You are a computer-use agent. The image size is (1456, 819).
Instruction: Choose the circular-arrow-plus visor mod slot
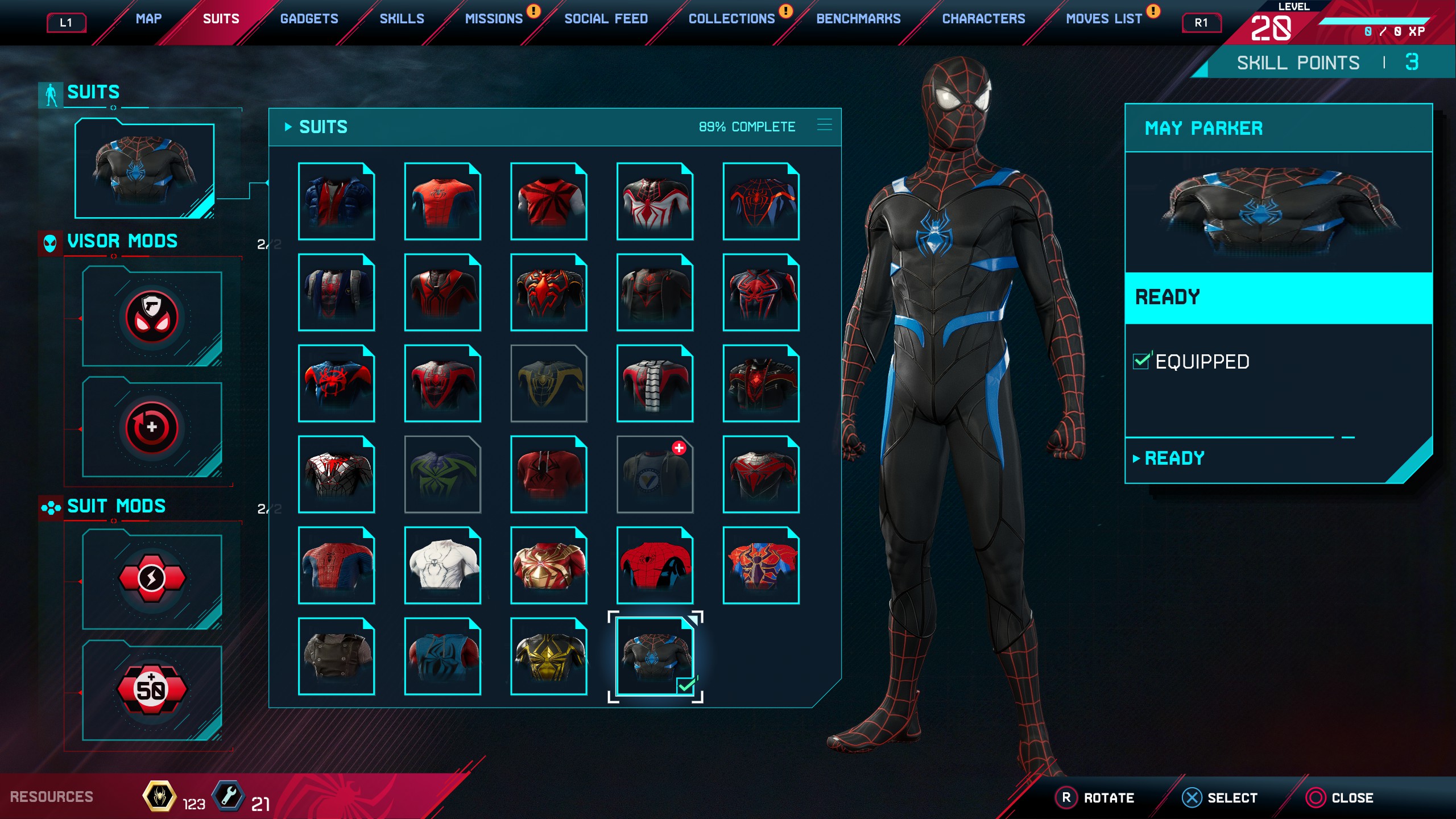(x=152, y=428)
